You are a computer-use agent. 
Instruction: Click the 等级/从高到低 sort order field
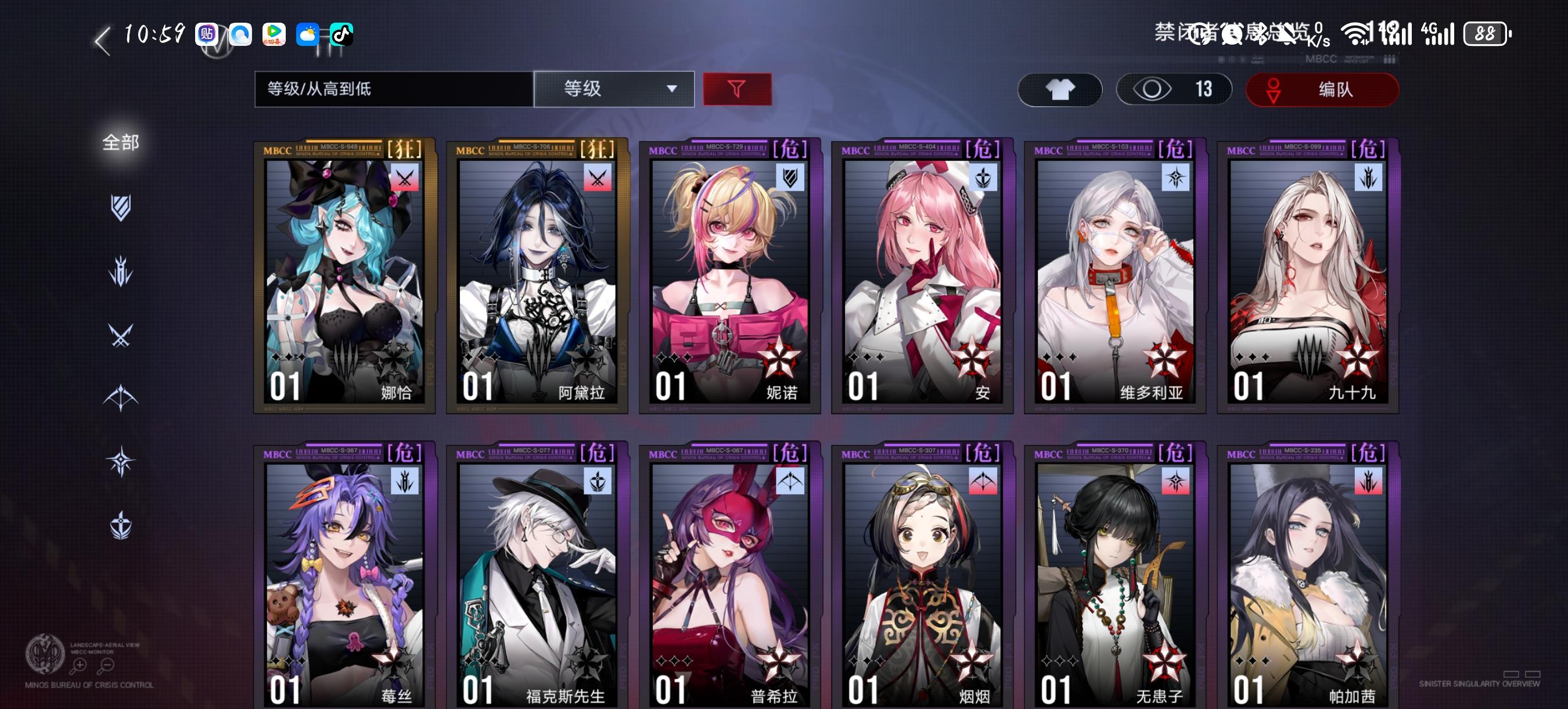393,89
